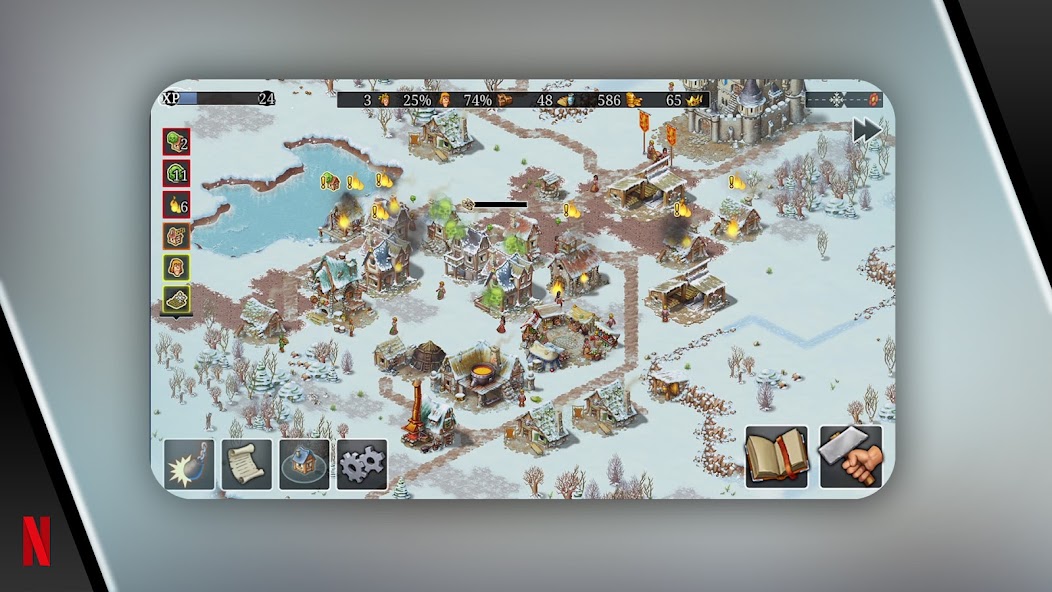Open the demolish bomb tool
This screenshot has height=592, width=1052.
coord(189,464)
